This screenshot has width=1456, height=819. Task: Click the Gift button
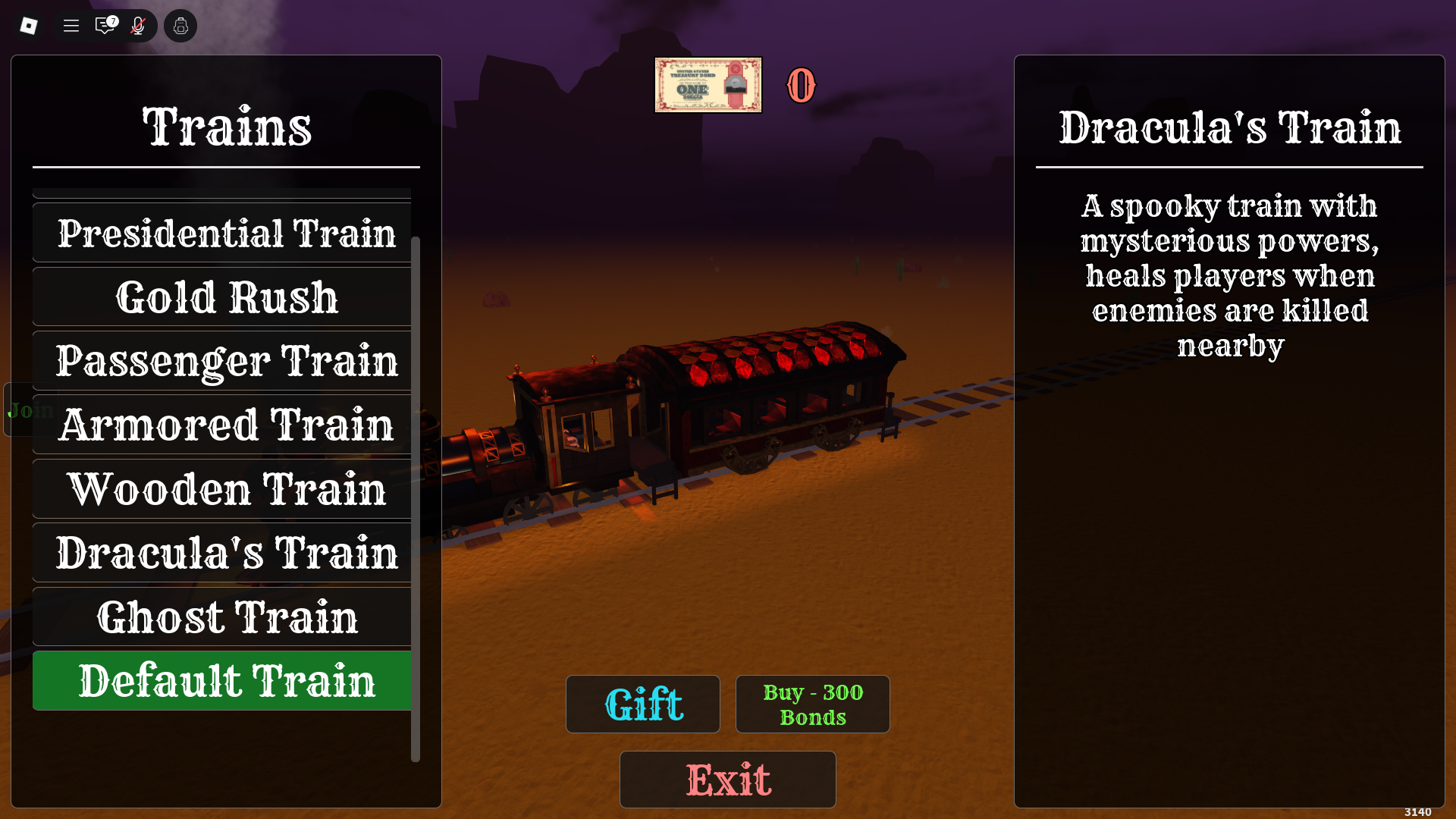click(643, 704)
